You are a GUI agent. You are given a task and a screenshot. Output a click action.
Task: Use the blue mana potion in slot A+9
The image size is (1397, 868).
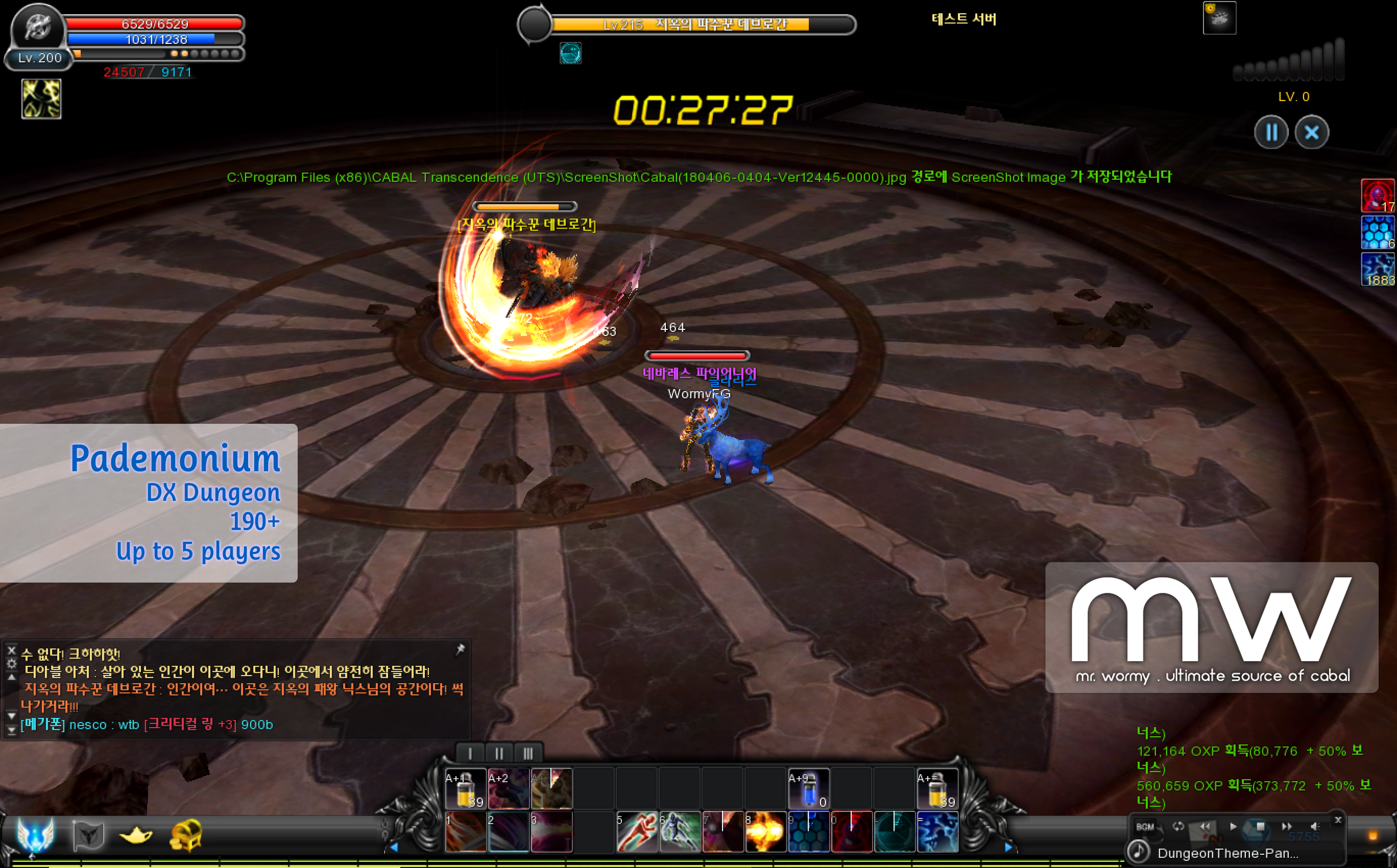tap(808, 789)
